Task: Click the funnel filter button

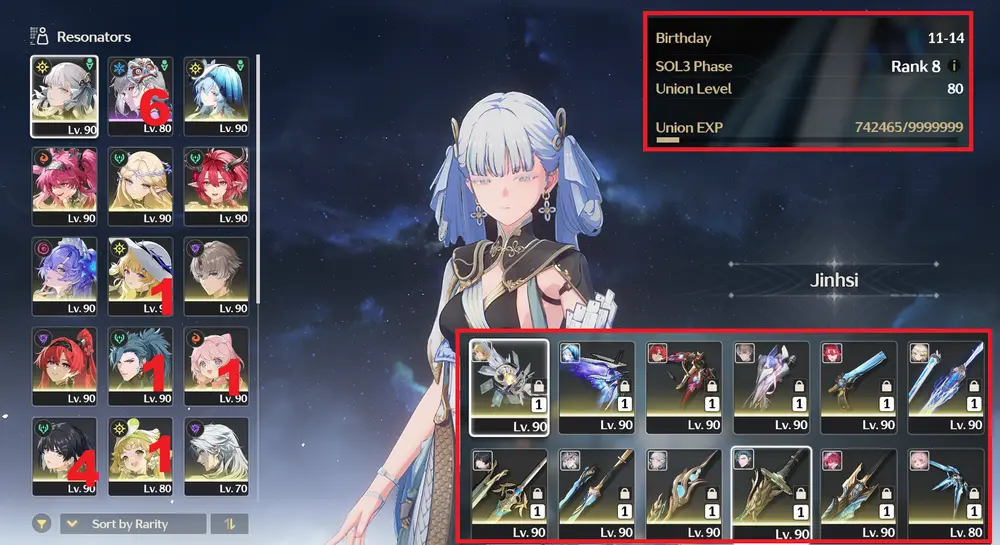Action: click(x=42, y=524)
